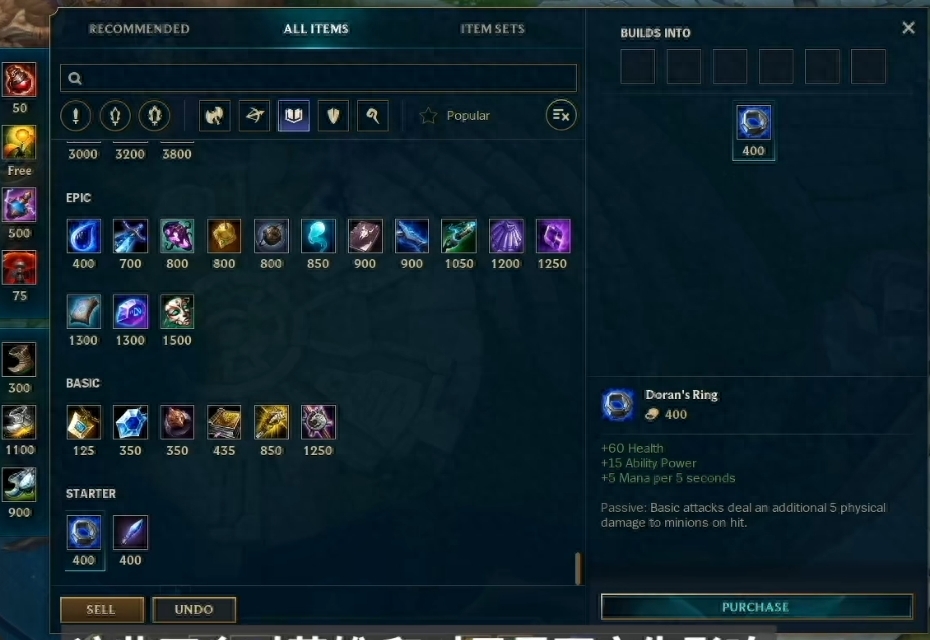The width and height of the screenshot is (930, 640).
Task: Toggle the Popular star filter
Action: tap(455, 116)
